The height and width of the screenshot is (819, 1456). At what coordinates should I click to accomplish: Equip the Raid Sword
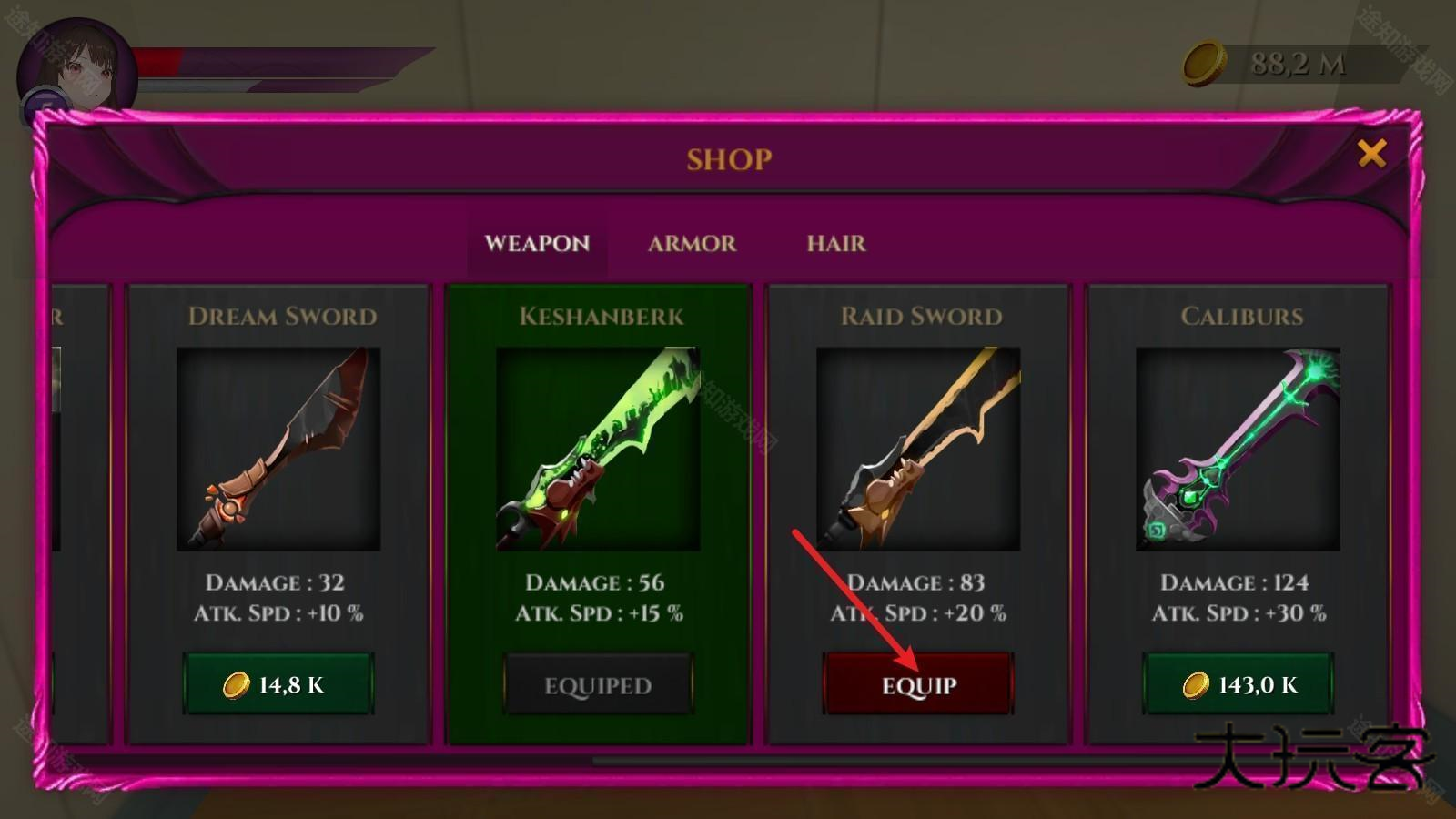coord(918,684)
